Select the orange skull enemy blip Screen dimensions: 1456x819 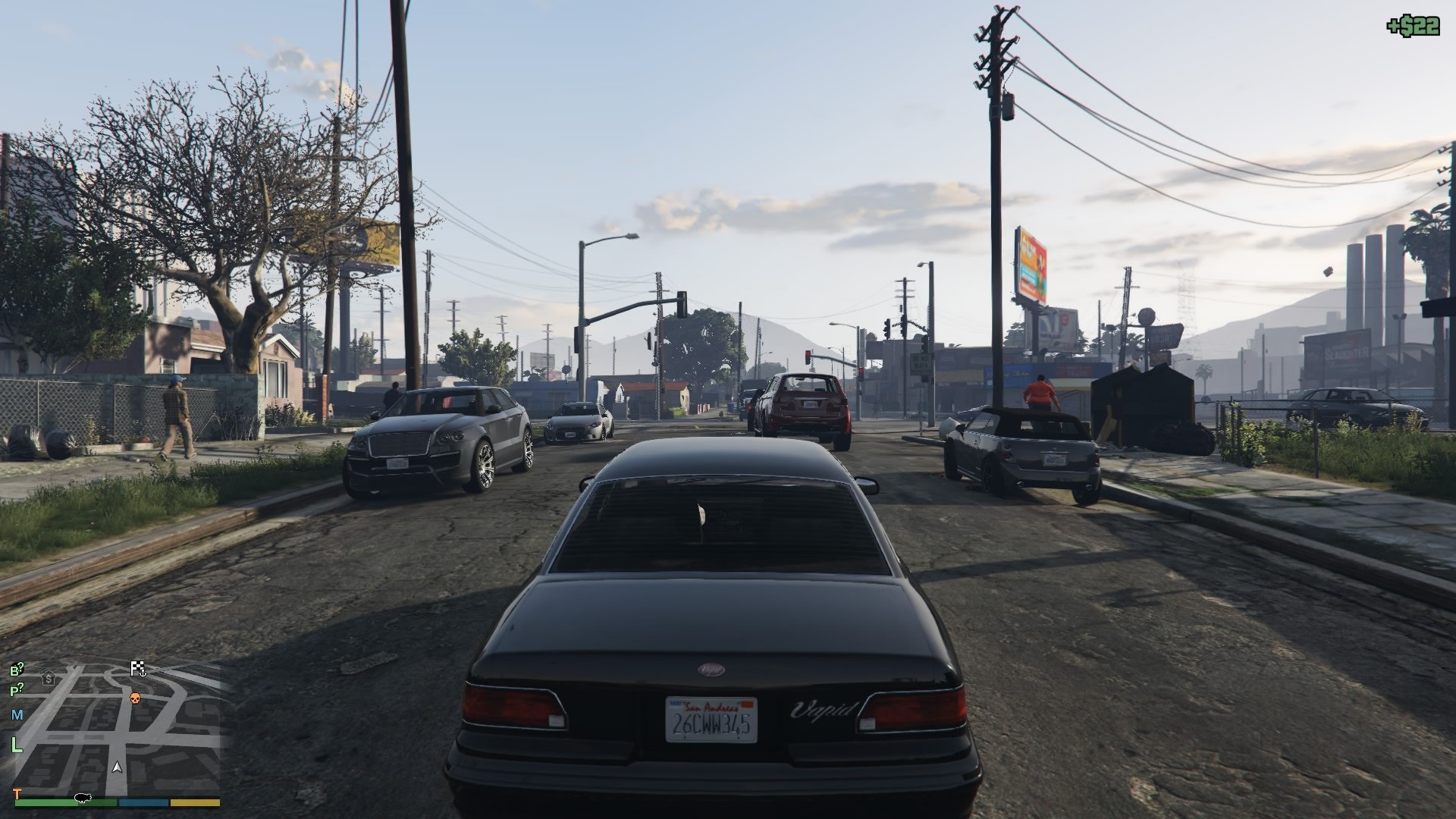pyautogui.click(x=135, y=699)
